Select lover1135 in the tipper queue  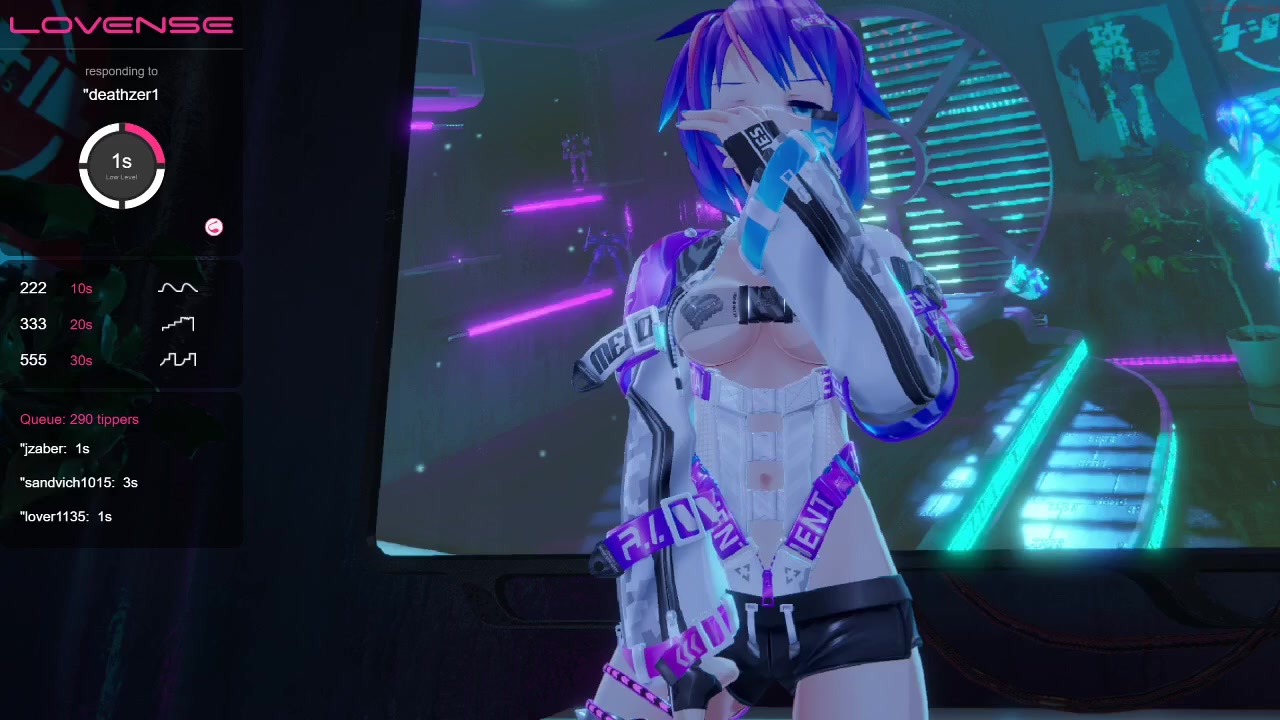click(x=65, y=517)
